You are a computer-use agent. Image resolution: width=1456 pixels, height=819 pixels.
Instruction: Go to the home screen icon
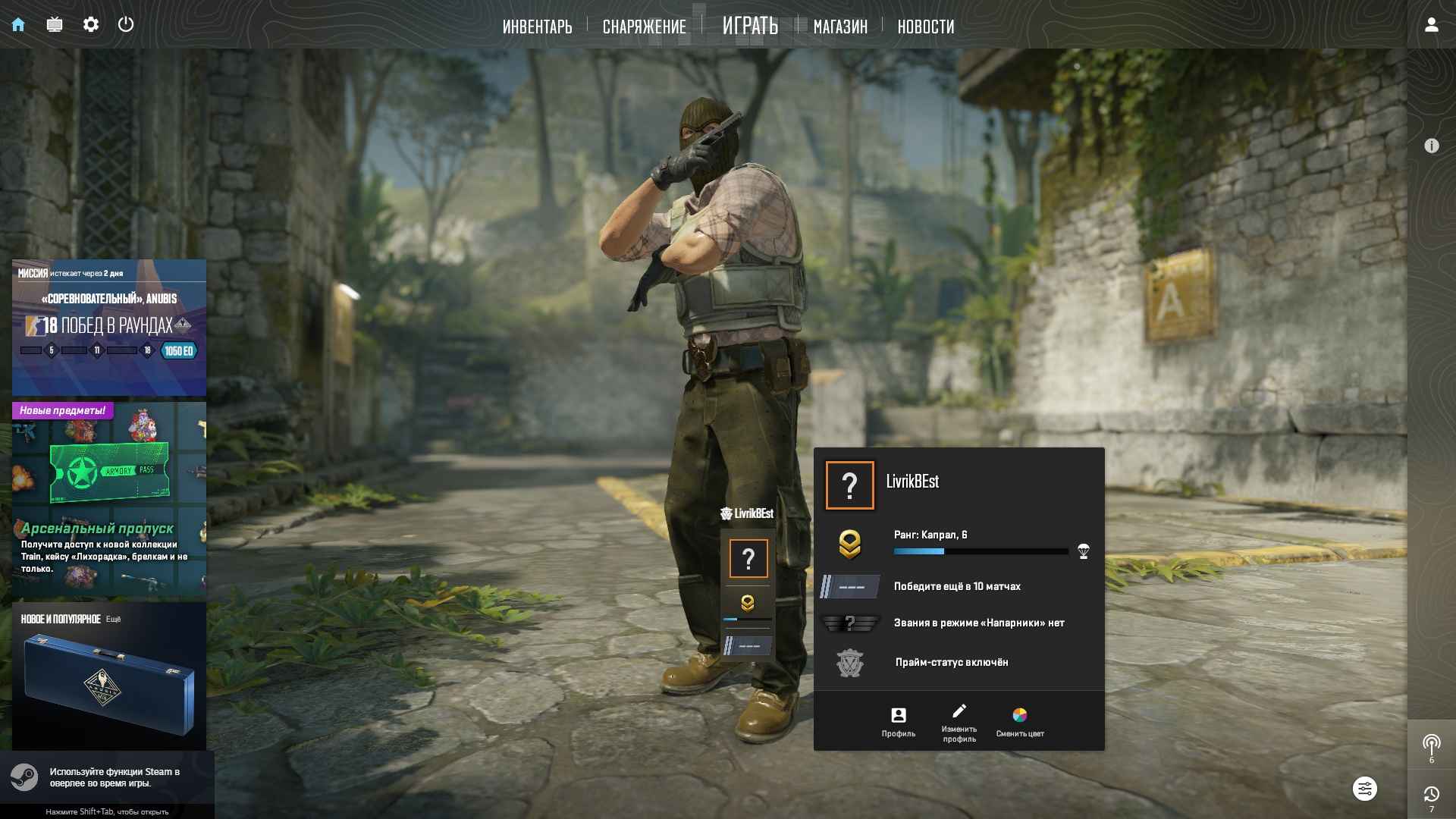[18, 24]
